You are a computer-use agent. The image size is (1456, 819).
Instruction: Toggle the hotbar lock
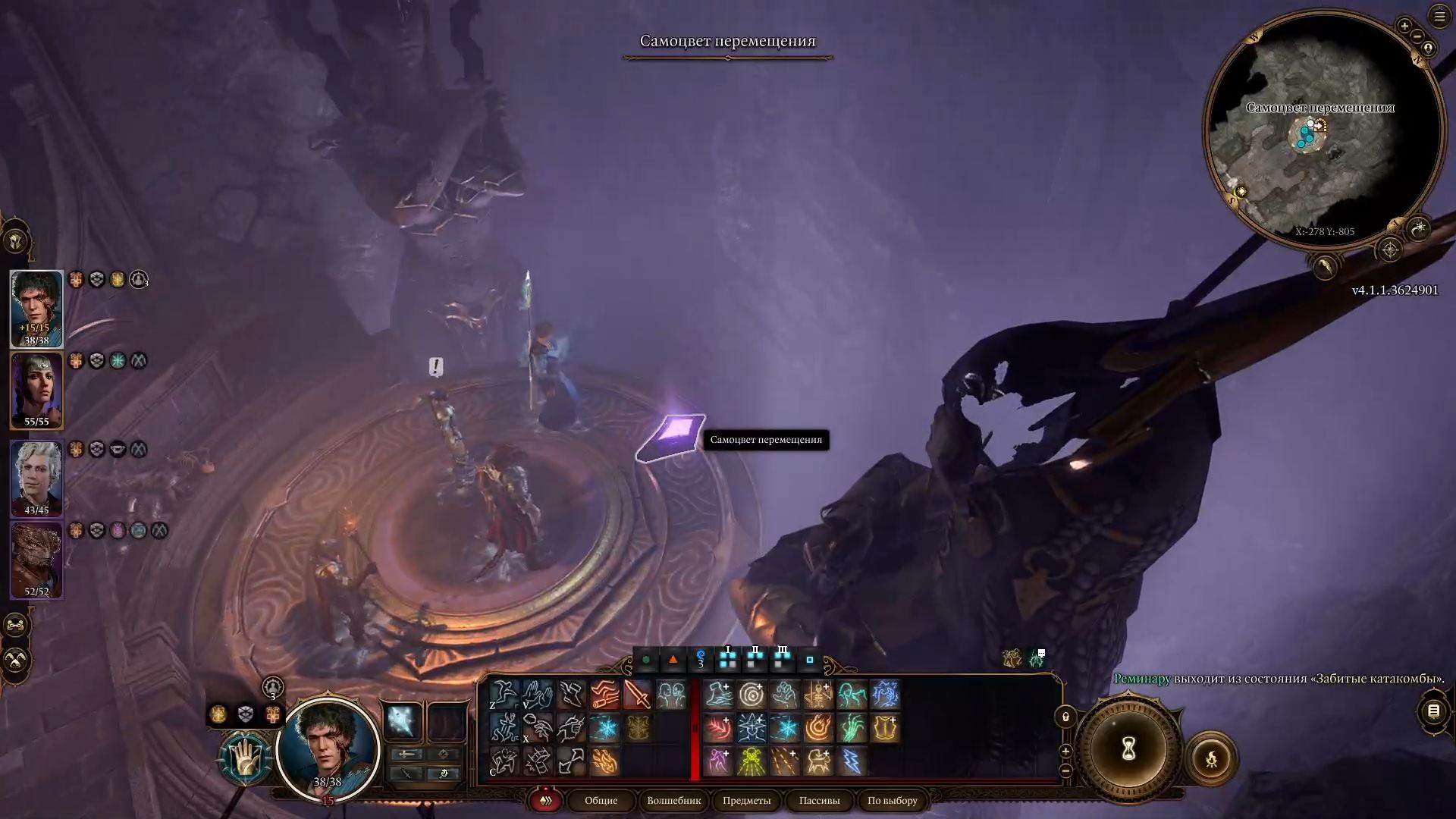pyautogui.click(x=1065, y=717)
